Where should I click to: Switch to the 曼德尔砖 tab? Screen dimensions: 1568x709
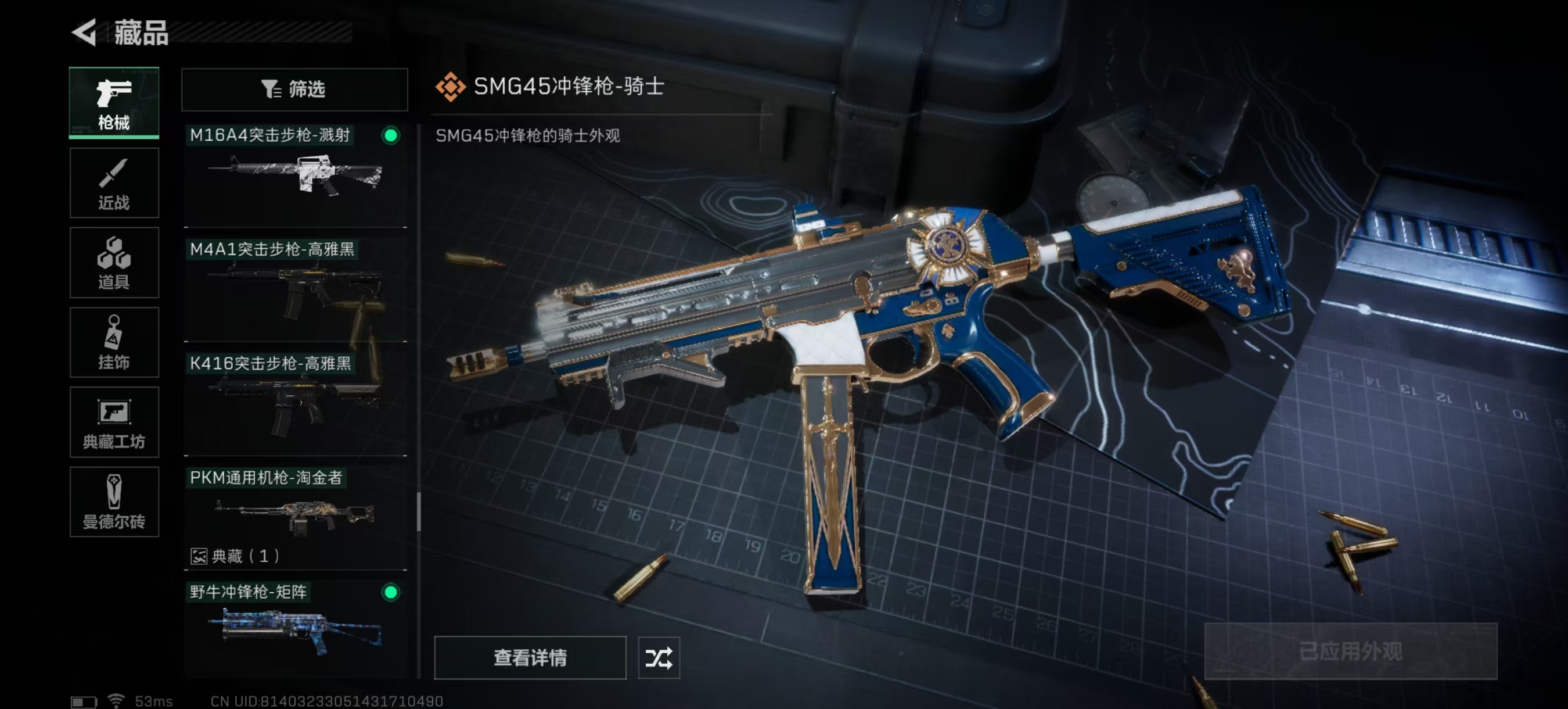point(114,502)
